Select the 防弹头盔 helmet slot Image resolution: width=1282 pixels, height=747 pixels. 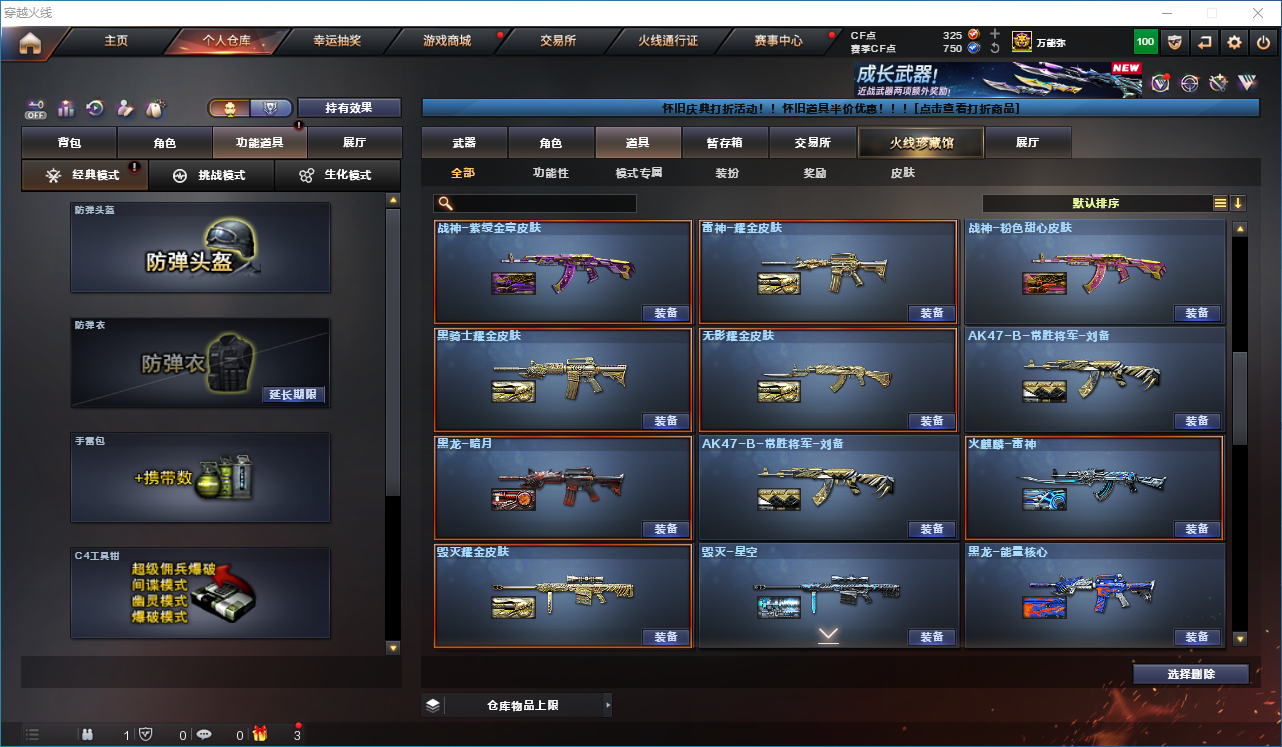click(x=200, y=247)
